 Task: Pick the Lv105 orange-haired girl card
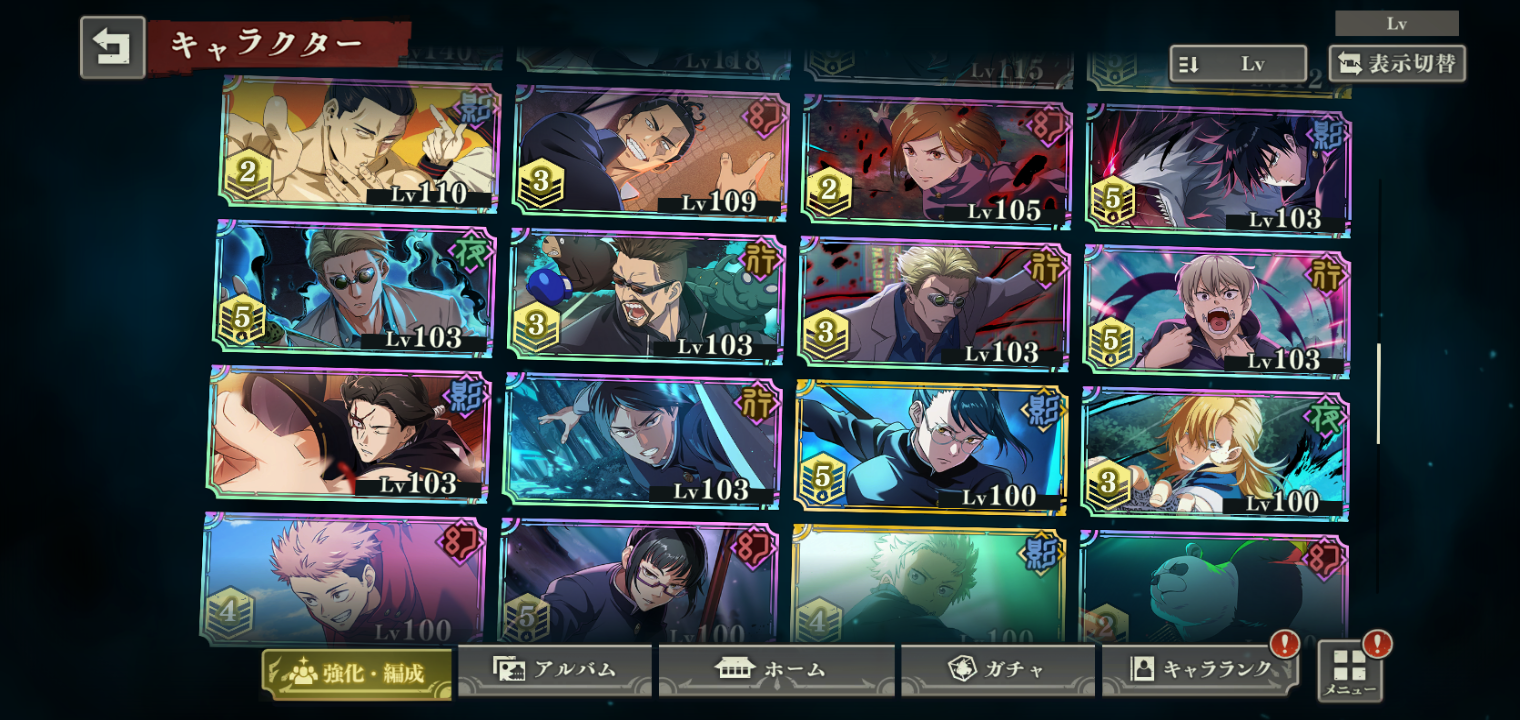coord(937,161)
